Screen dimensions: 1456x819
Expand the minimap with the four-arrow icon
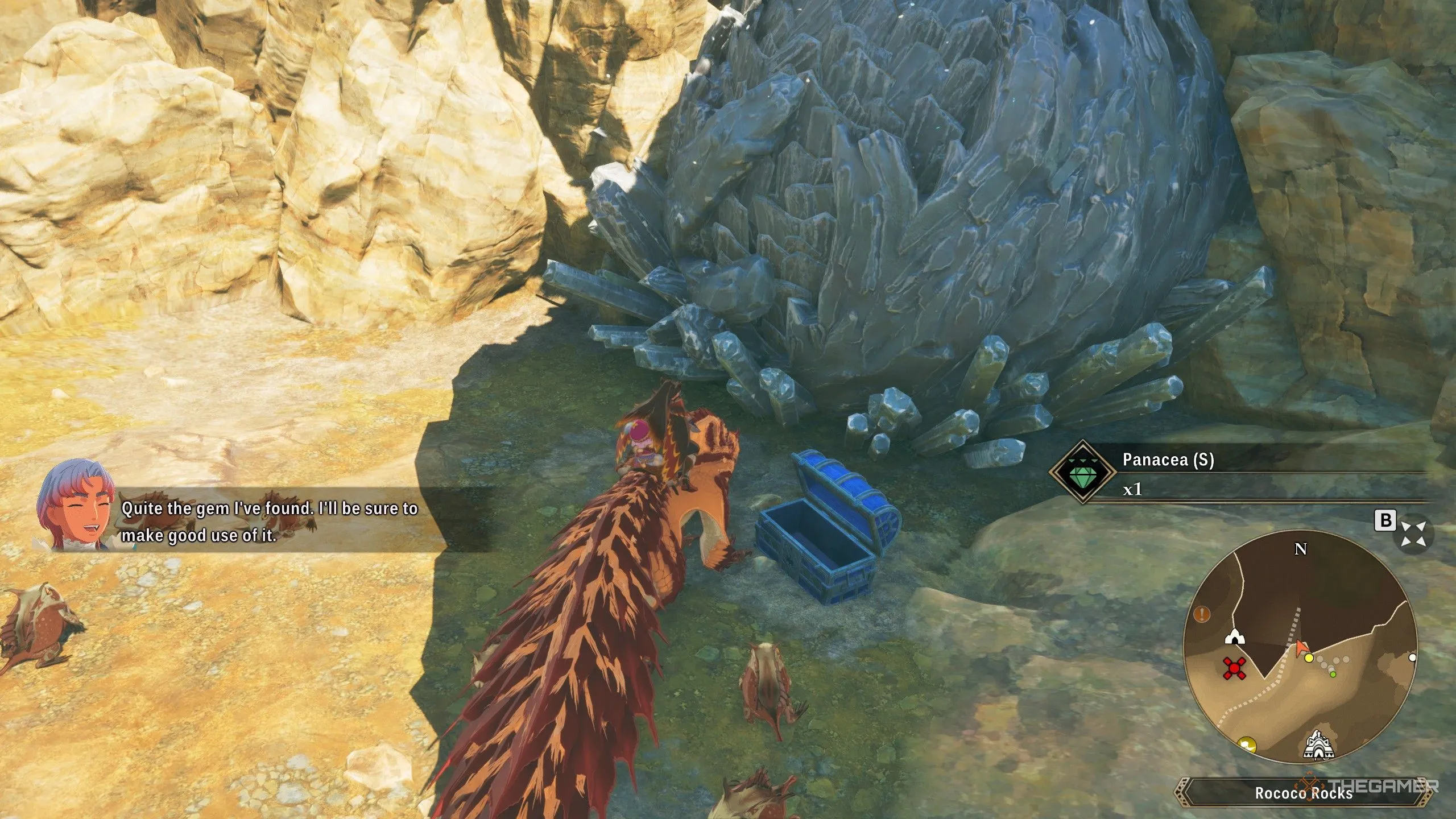(x=1413, y=534)
